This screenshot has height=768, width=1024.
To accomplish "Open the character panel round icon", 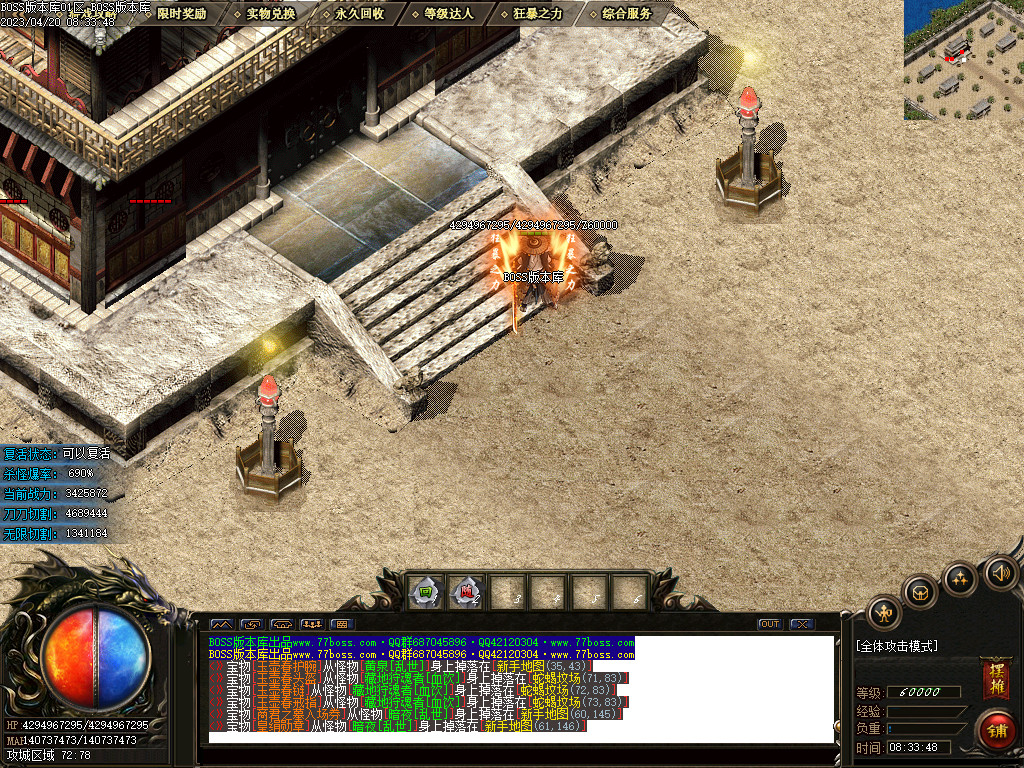I will [x=884, y=613].
